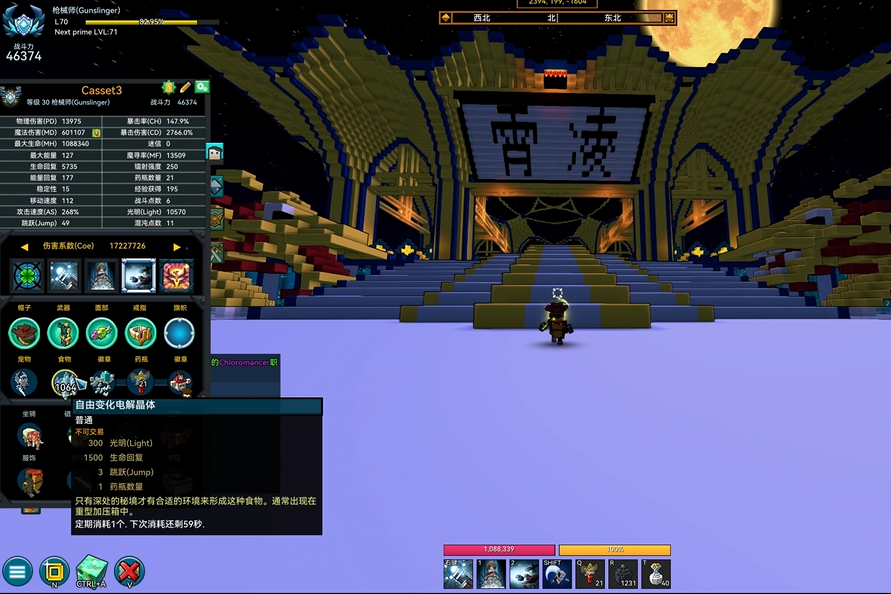Use the dark bomb item on hotbar R
The width and height of the screenshot is (891, 594).
coord(622,574)
